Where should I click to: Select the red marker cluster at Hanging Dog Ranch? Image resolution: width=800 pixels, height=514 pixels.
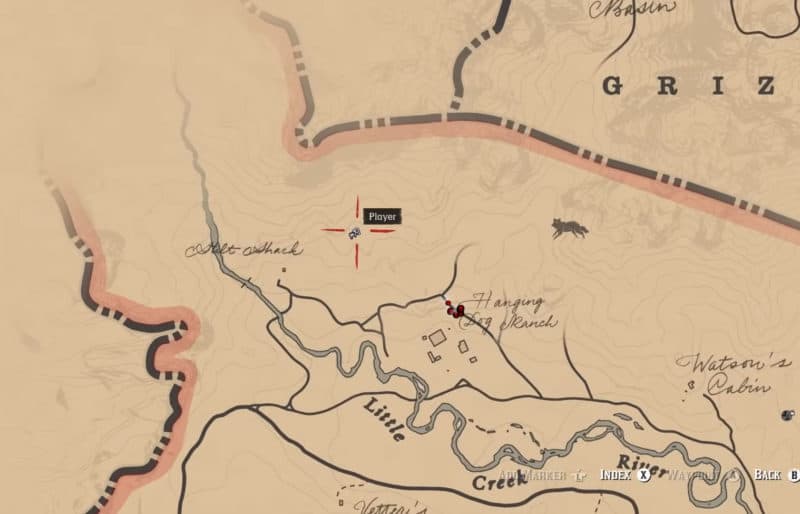click(x=455, y=310)
